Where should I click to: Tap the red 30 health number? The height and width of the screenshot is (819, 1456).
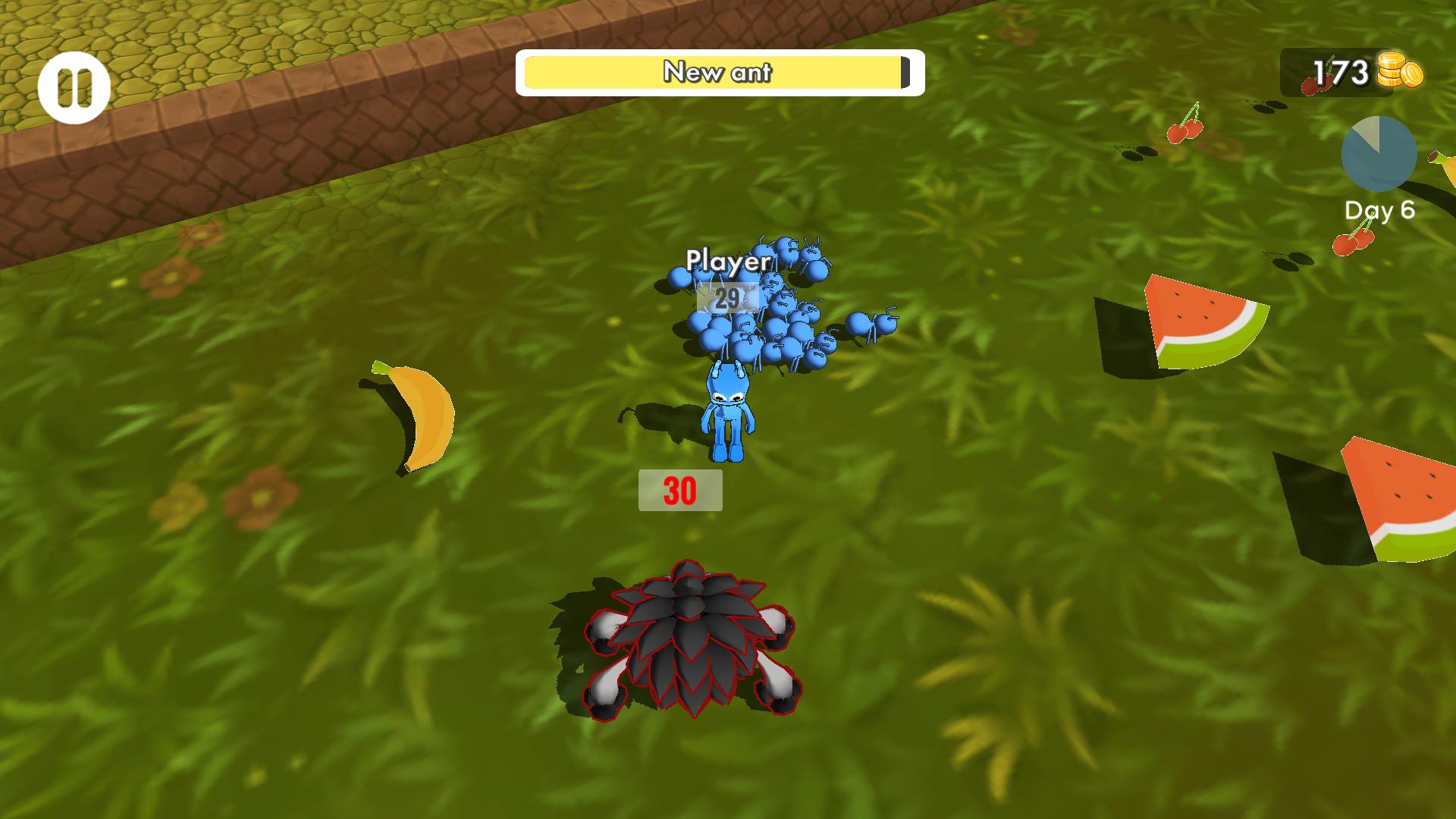pyautogui.click(x=679, y=489)
